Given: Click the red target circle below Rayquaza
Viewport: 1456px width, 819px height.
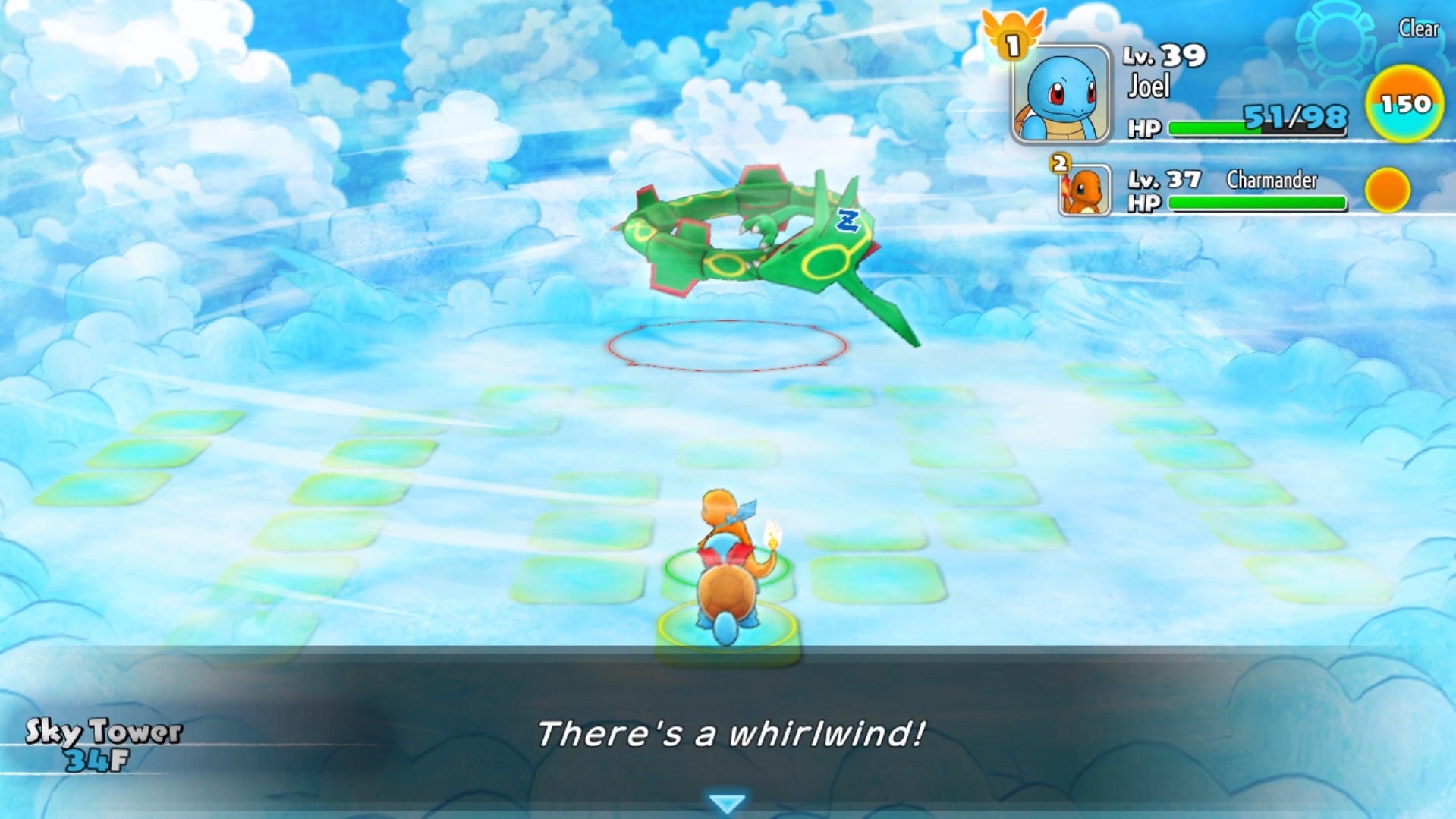Looking at the screenshot, I should point(725,345).
